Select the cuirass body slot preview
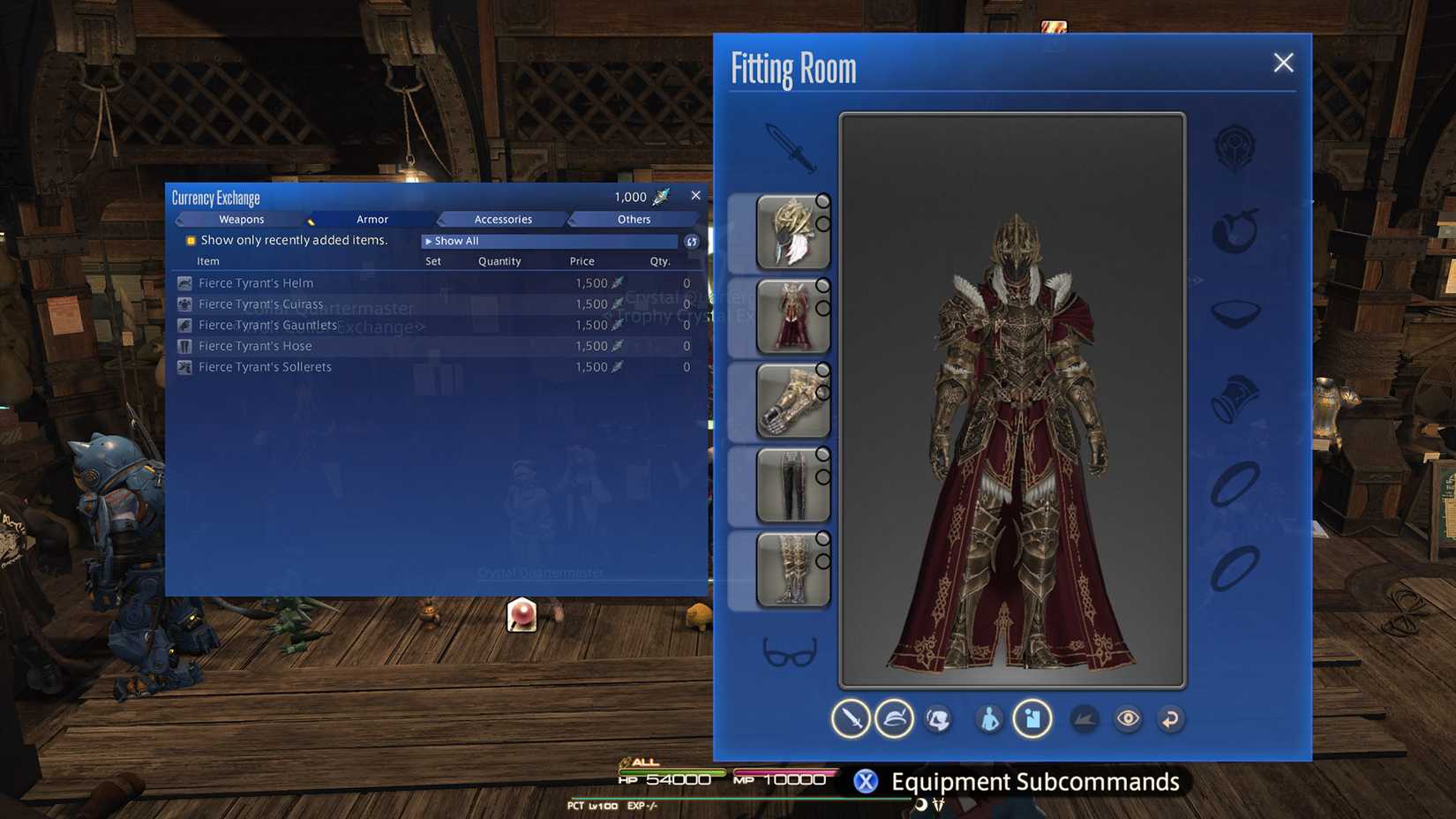This screenshot has width=1456, height=819. point(792,316)
